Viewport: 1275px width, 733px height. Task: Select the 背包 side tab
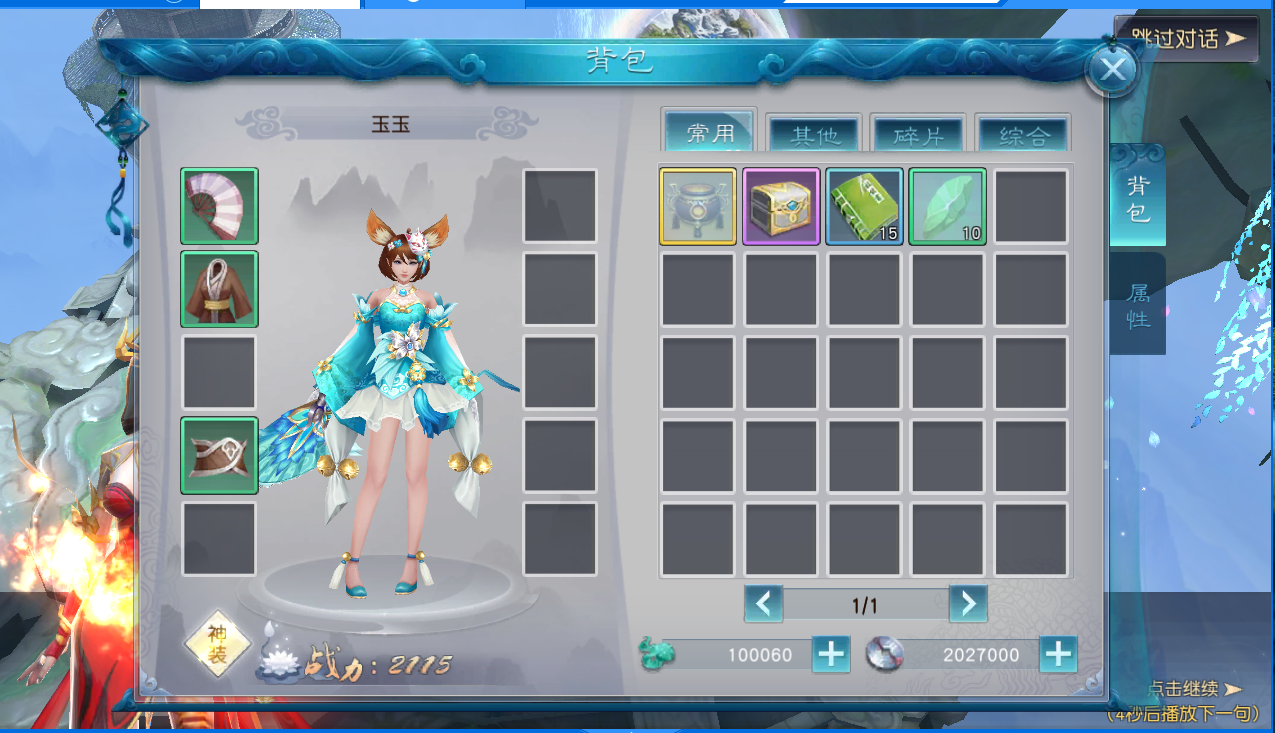point(1138,198)
